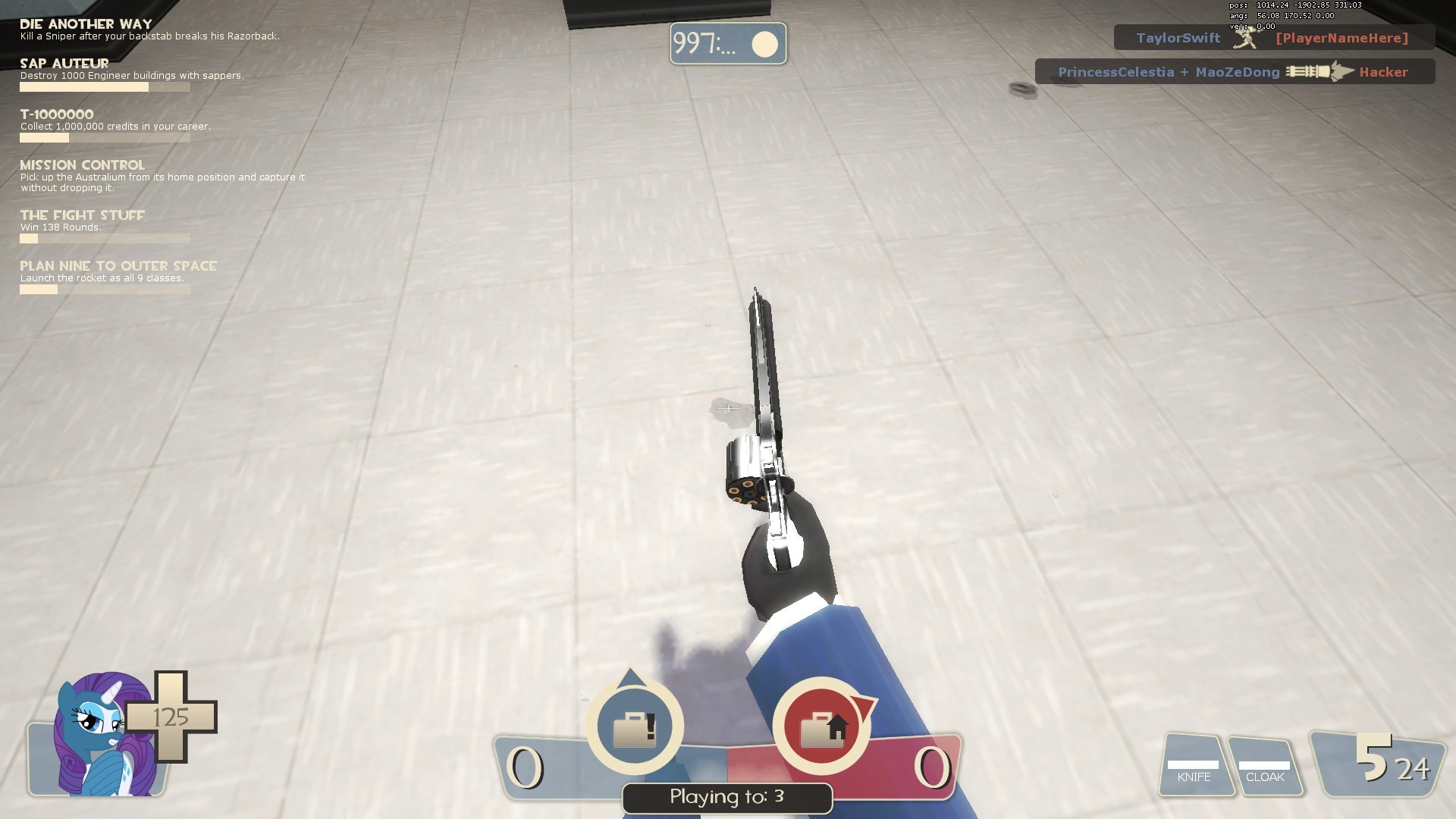The image size is (1456, 819).
Task: Select TaylorSwift in the killfeed
Action: [x=1177, y=37]
